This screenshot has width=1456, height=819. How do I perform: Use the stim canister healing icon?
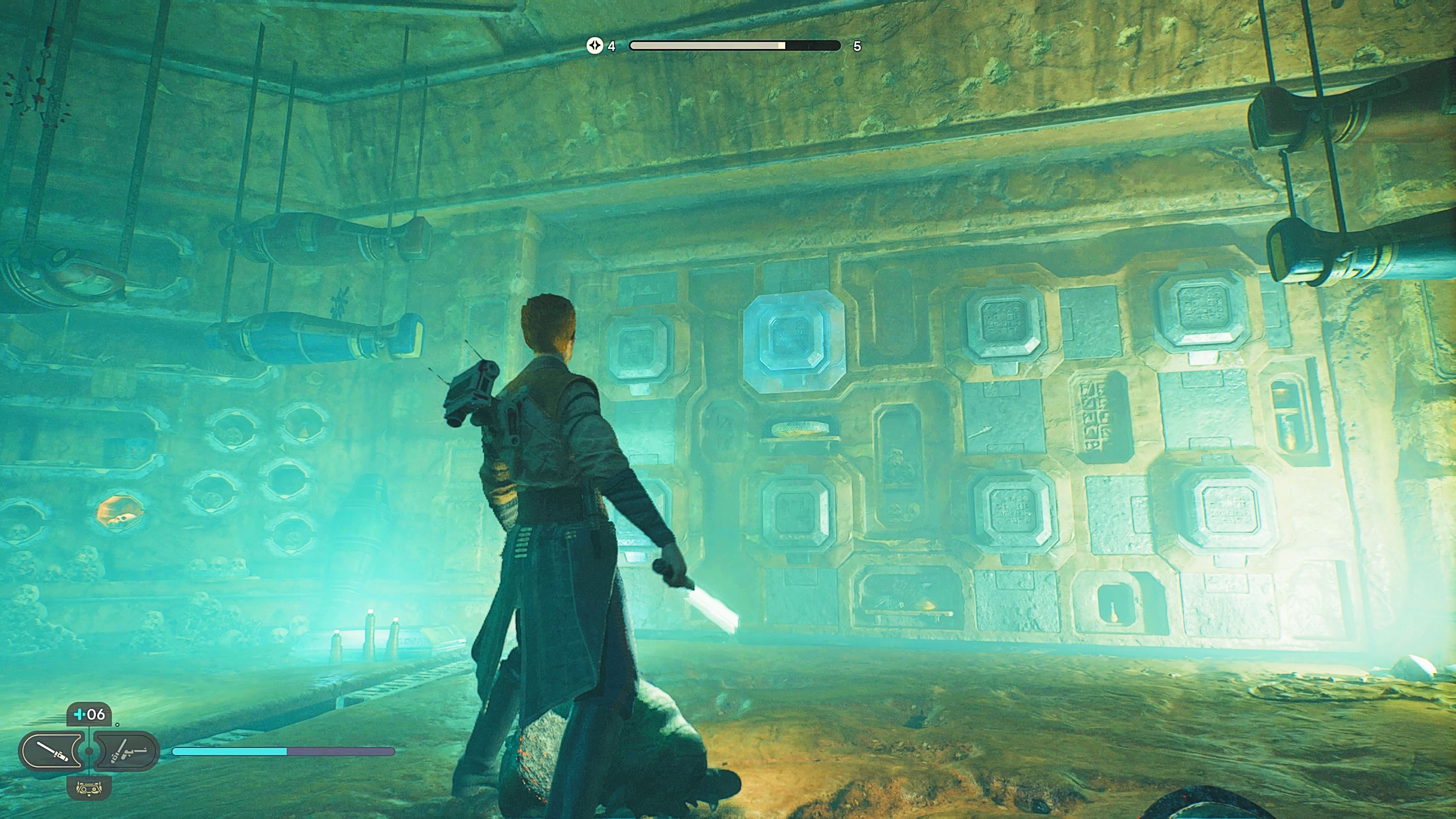(x=89, y=714)
